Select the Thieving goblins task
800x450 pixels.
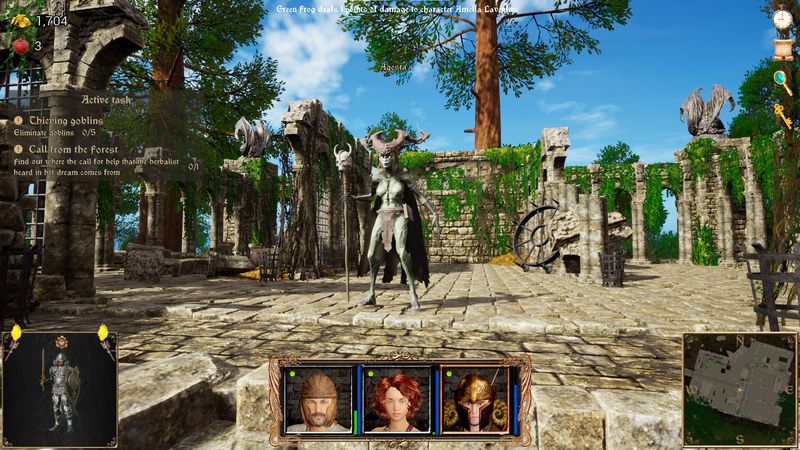tap(66, 120)
